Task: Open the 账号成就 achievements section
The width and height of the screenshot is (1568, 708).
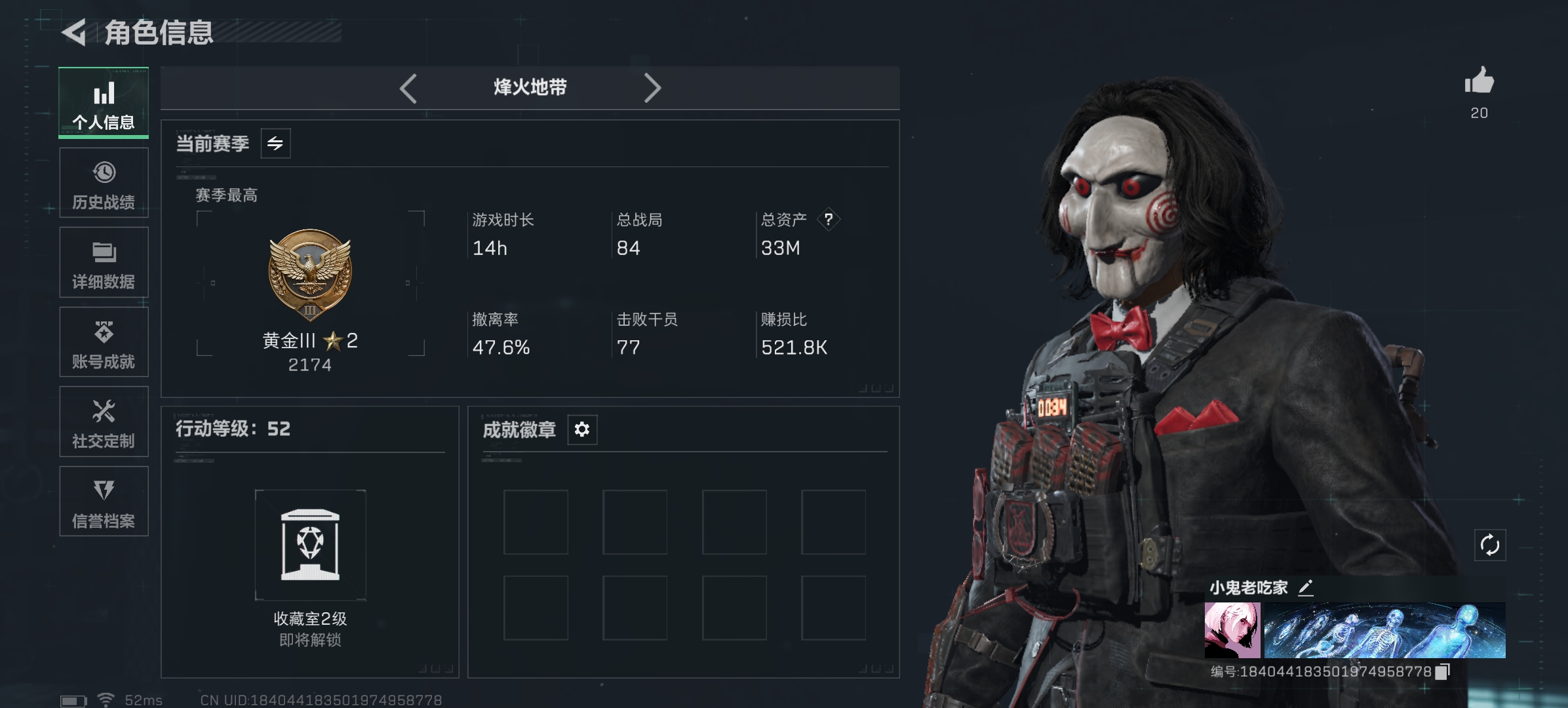Action: (x=104, y=342)
